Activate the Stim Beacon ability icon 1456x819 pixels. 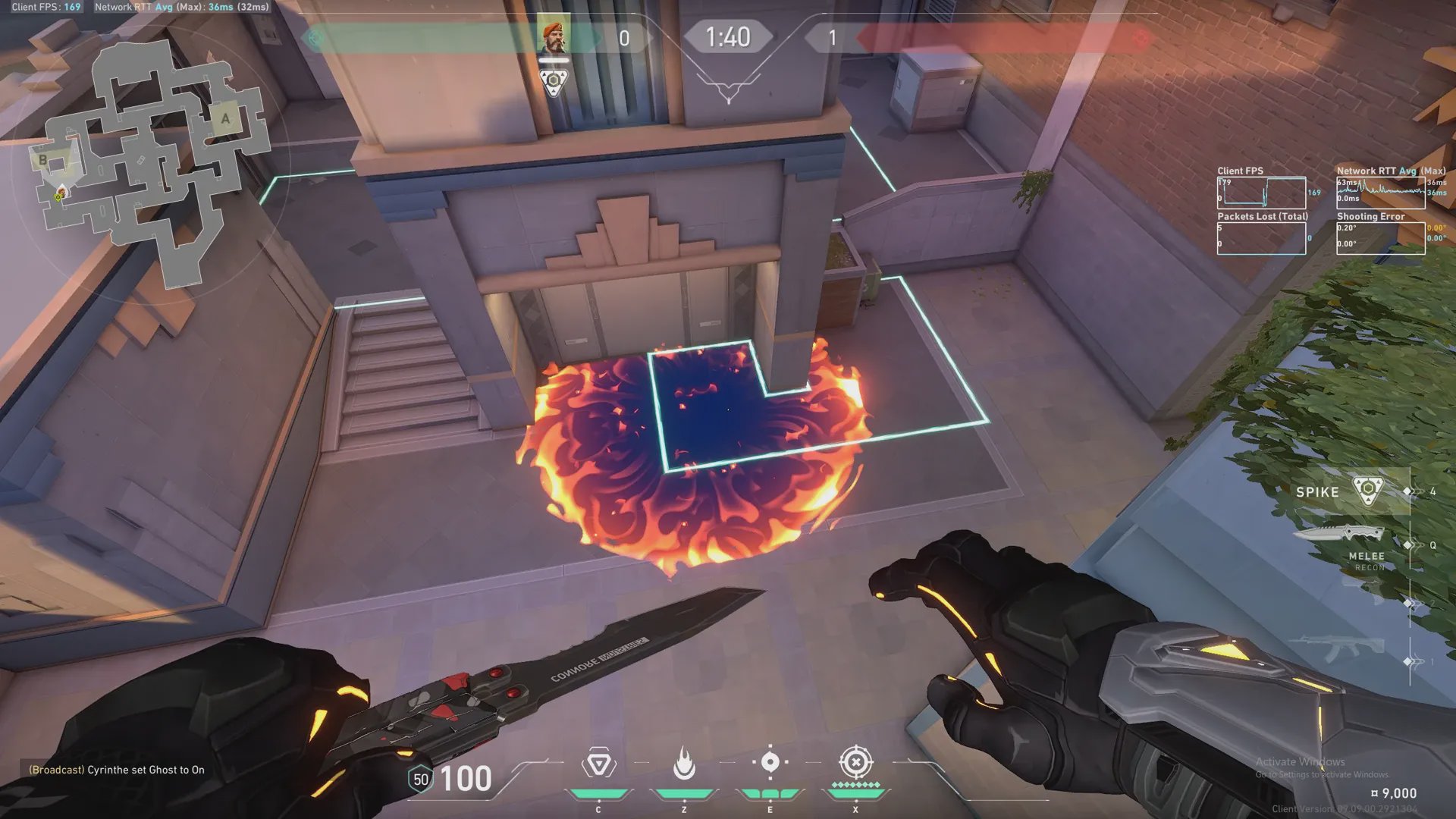[x=598, y=764]
